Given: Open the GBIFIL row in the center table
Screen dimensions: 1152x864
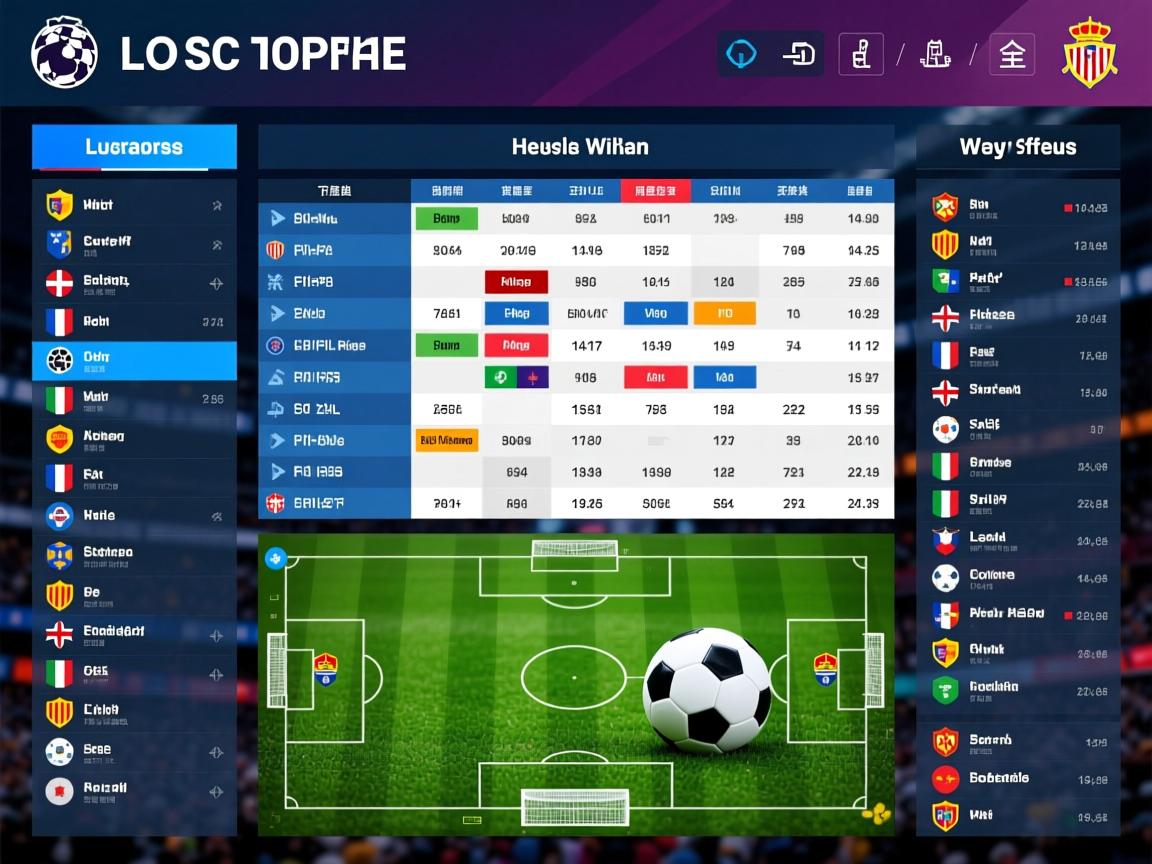Looking at the screenshot, I should point(334,346).
